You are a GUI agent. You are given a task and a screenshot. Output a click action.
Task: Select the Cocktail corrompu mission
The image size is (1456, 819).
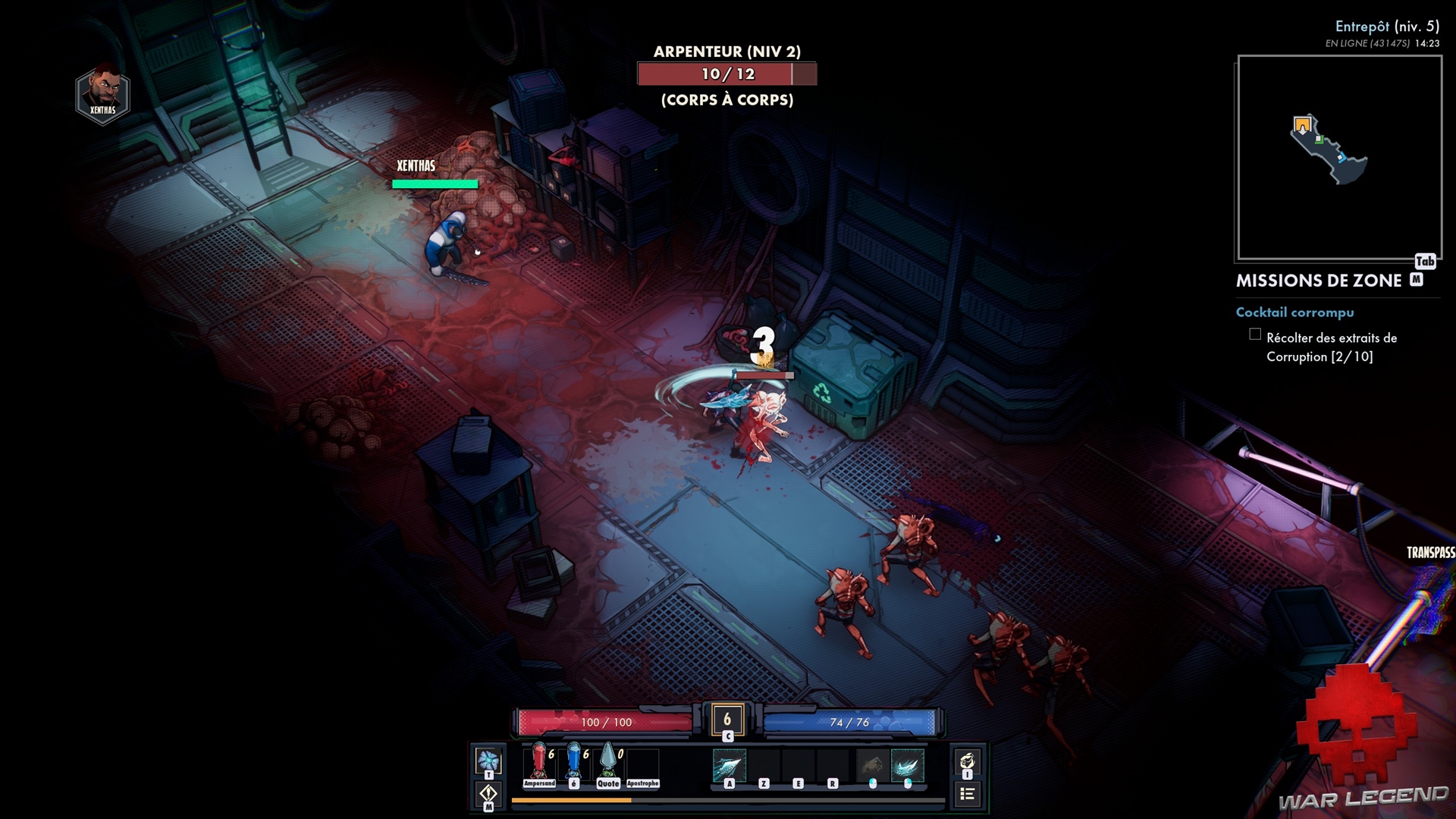click(1294, 312)
